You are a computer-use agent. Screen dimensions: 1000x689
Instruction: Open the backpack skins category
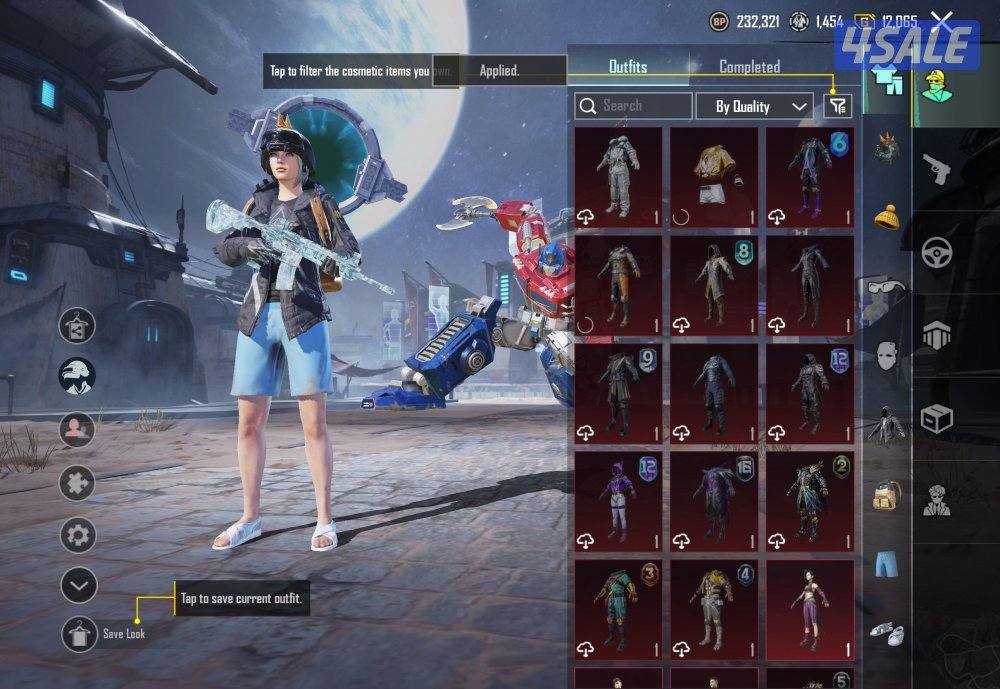(886, 494)
